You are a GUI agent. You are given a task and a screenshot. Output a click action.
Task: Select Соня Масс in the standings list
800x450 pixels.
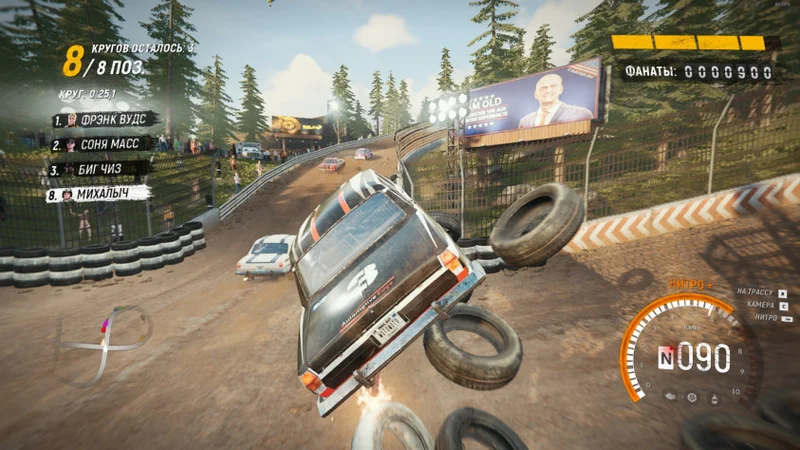(103, 145)
